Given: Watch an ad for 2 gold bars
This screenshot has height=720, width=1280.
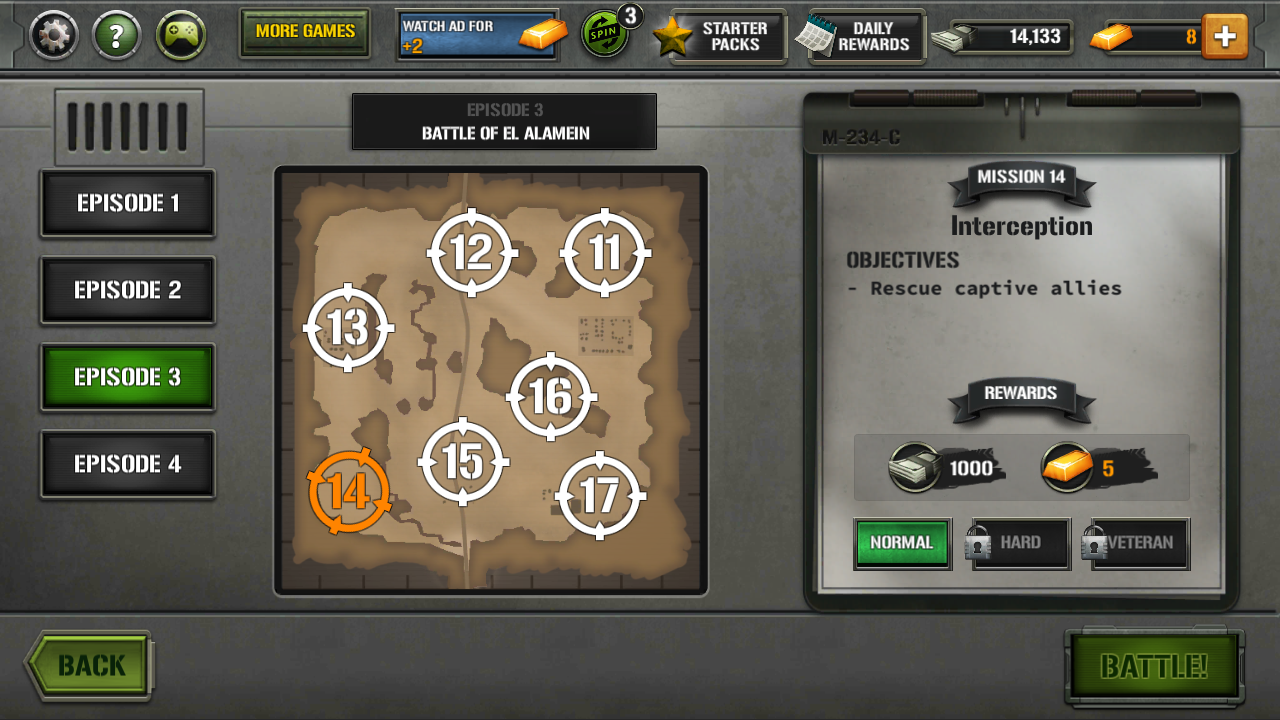Looking at the screenshot, I should point(477,36).
